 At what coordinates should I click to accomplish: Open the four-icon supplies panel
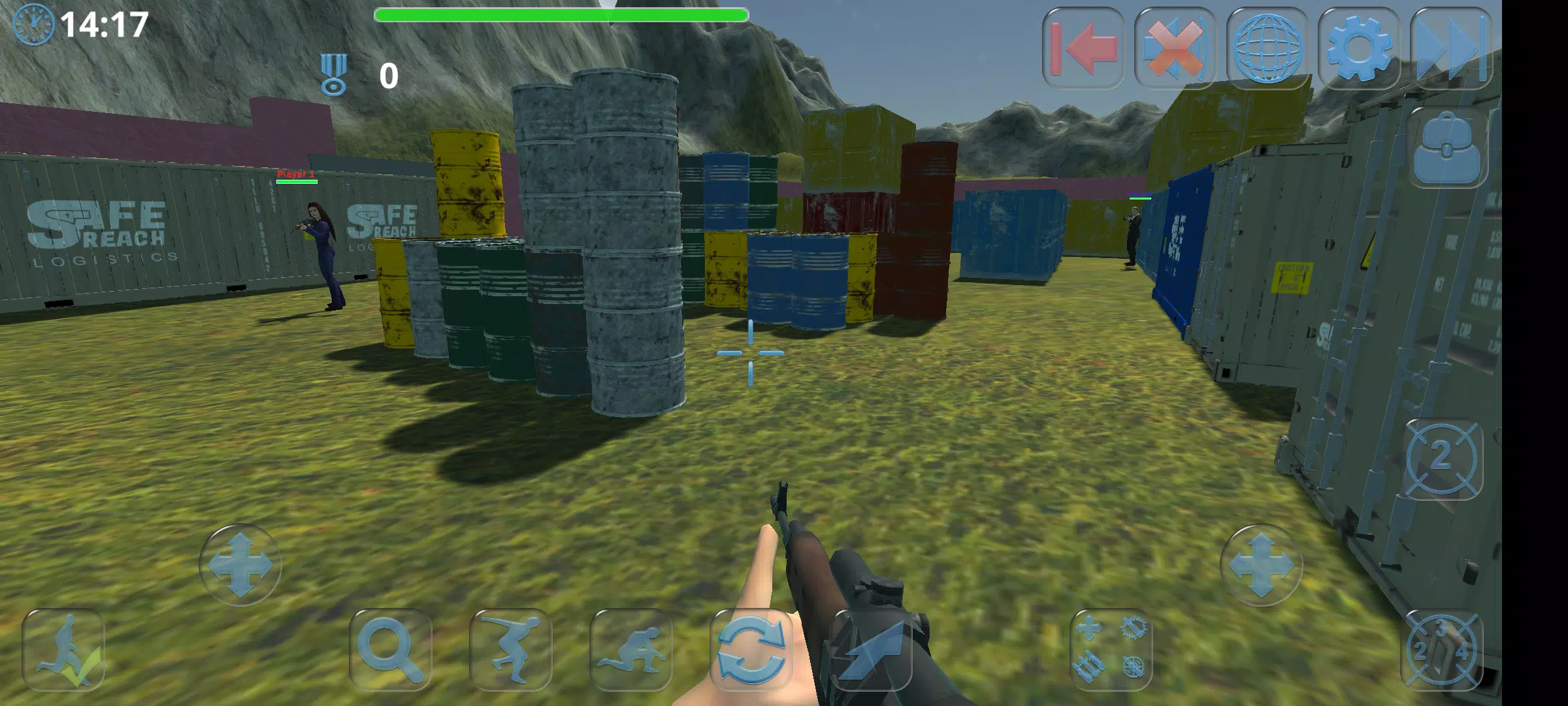1111,650
